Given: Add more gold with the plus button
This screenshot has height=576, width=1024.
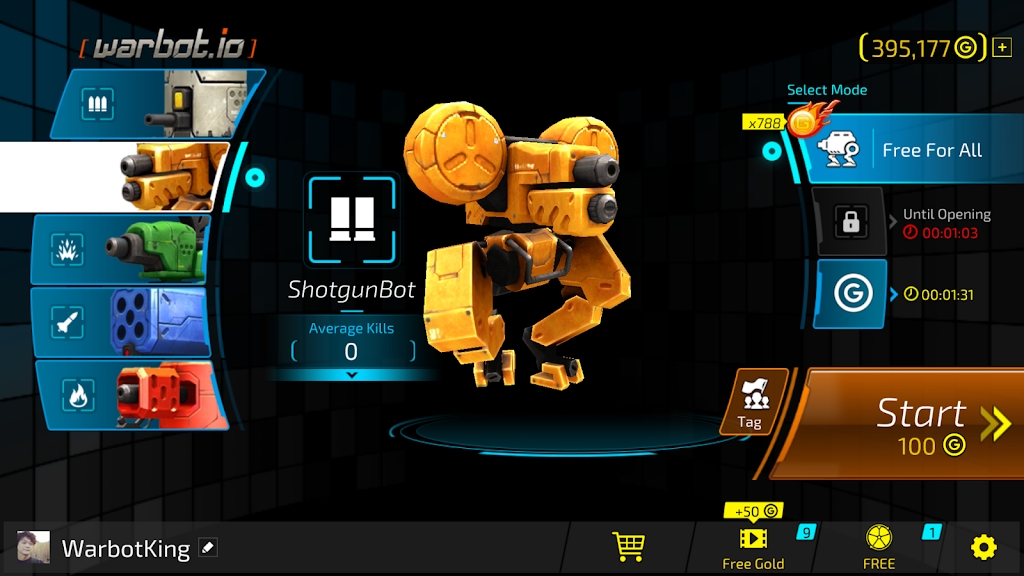Looking at the screenshot, I should 1002,47.
